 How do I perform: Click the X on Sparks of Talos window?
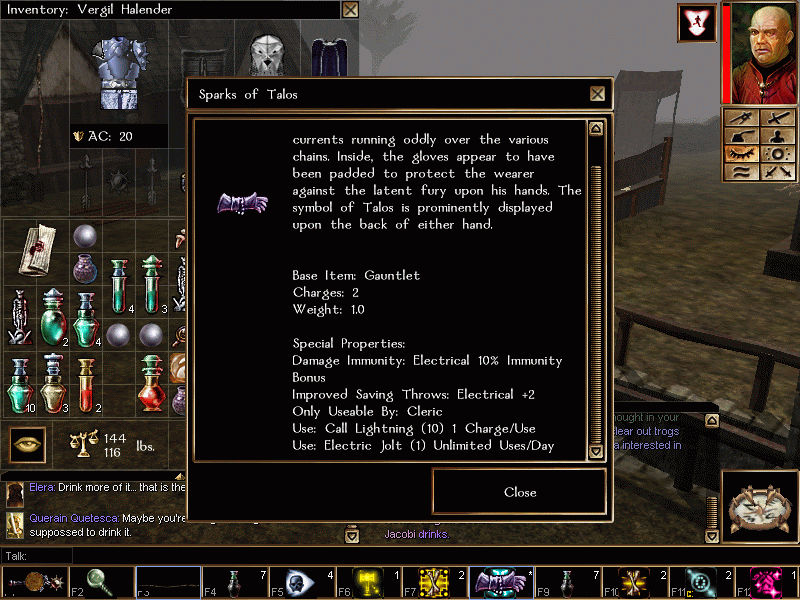click(x=597, y=94)
